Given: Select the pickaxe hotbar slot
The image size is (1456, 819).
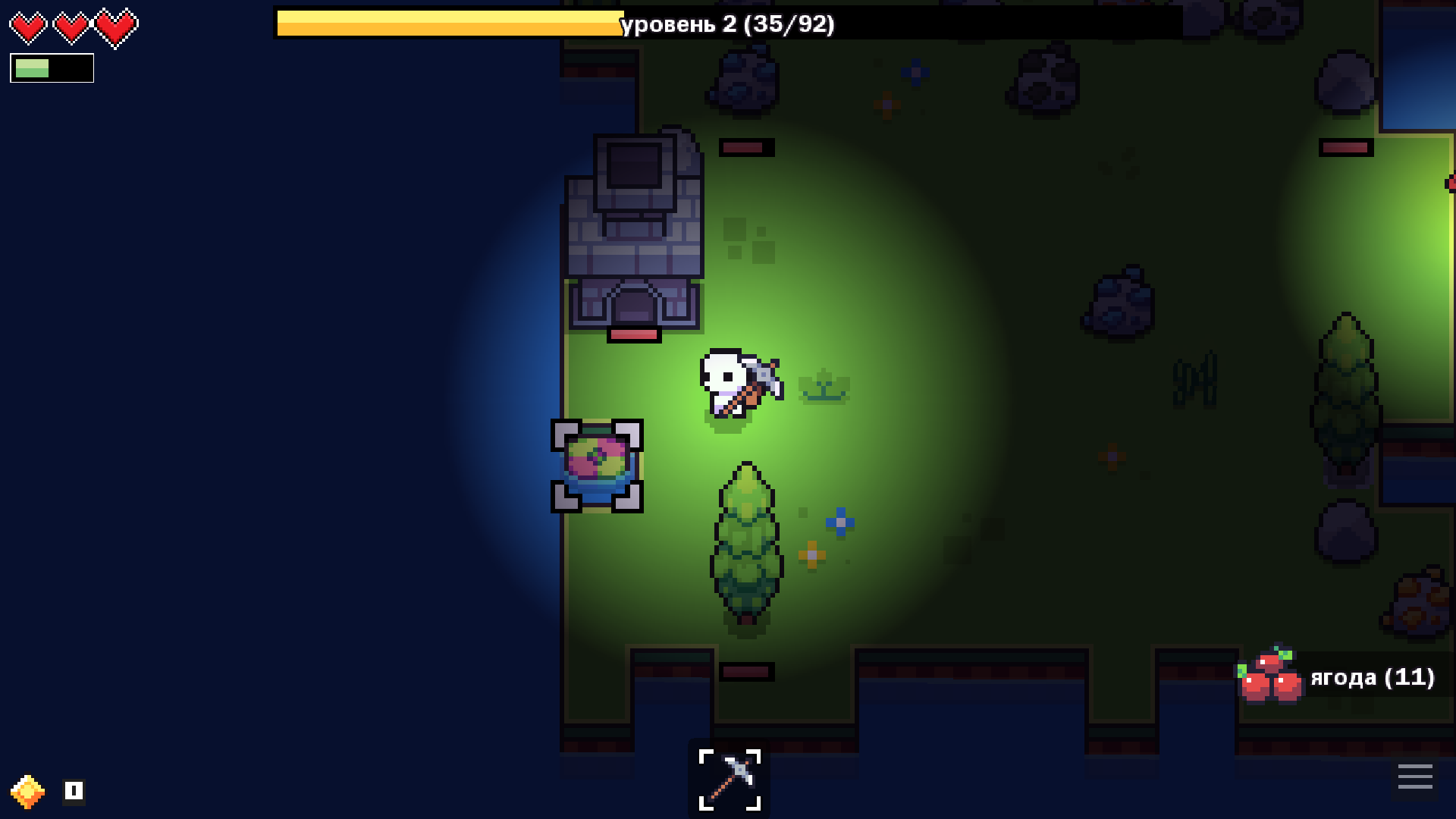Looking at the screenshot, I should (x=729, y=779).
